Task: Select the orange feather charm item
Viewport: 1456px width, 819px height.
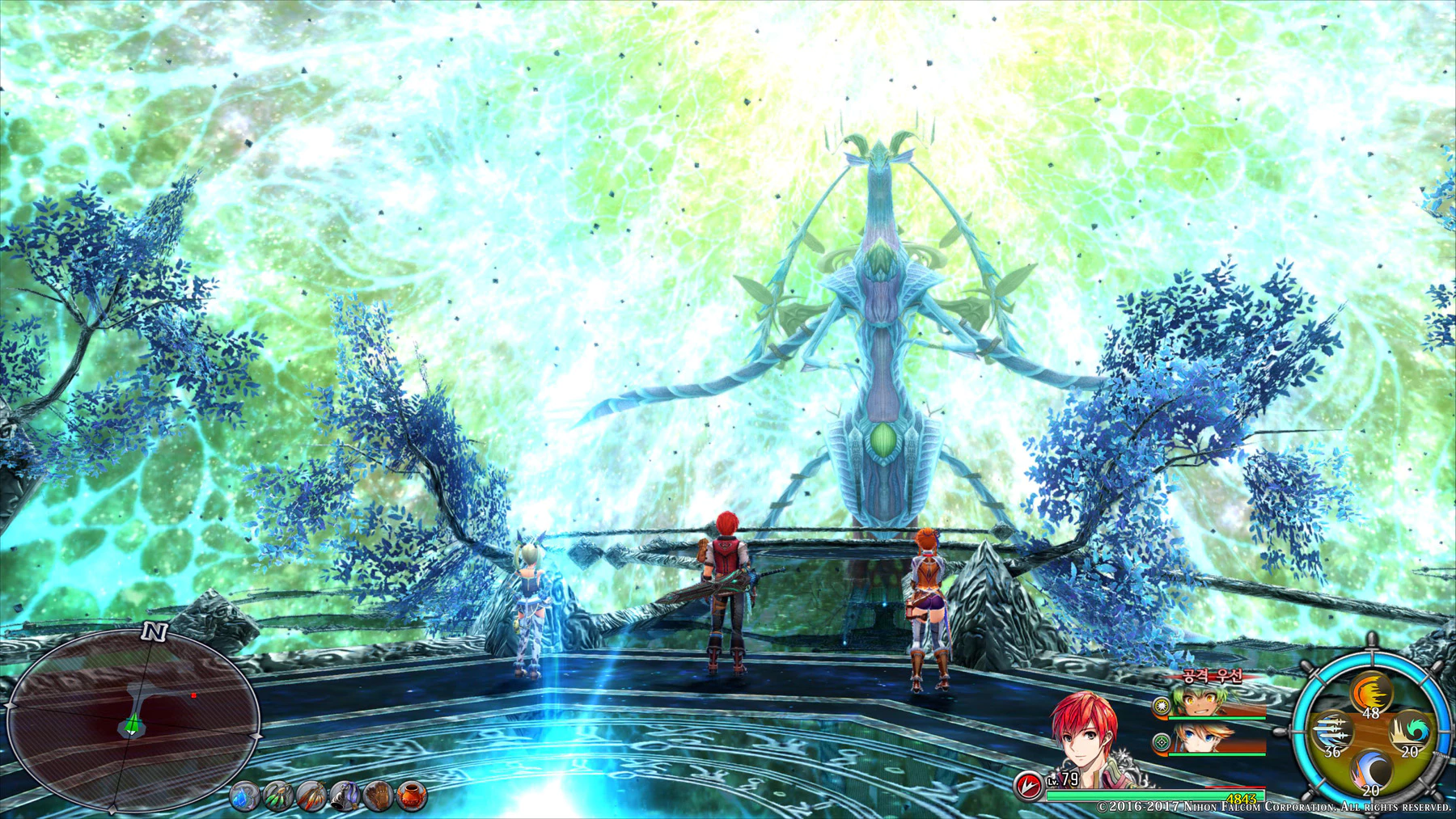Action: tap(311, 798)
